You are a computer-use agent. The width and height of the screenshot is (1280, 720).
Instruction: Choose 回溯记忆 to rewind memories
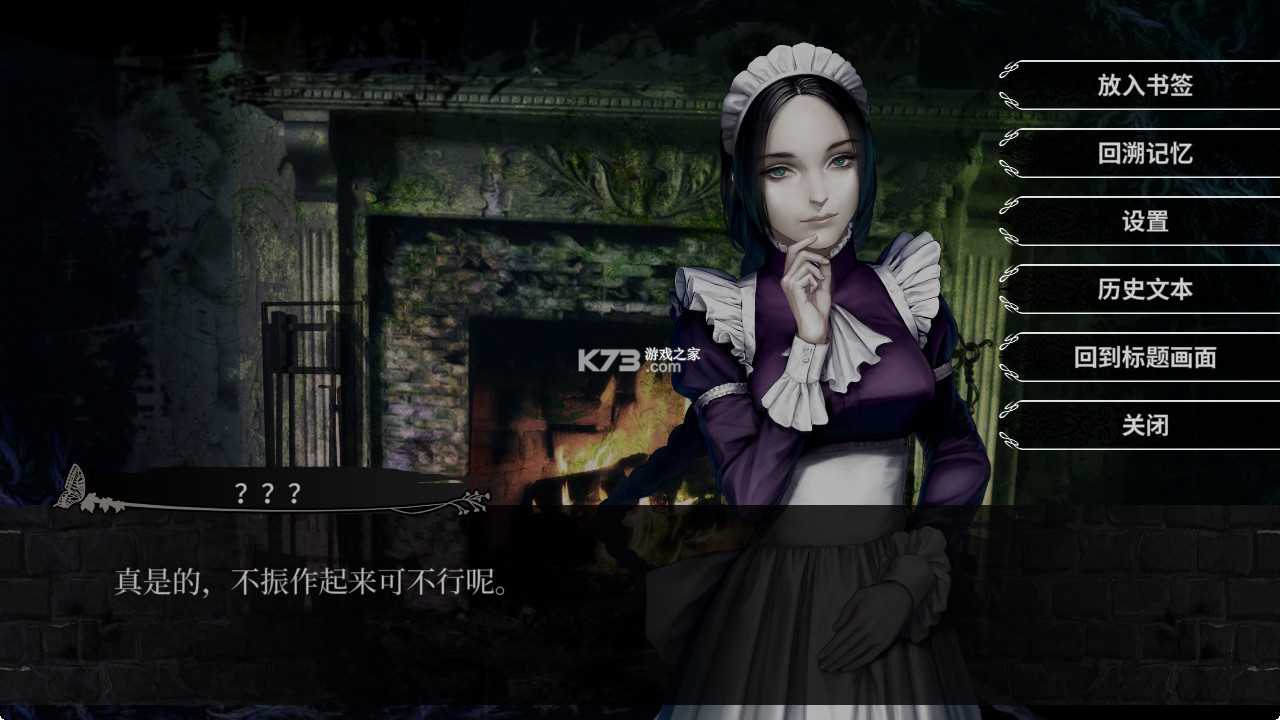point(1145,155)
